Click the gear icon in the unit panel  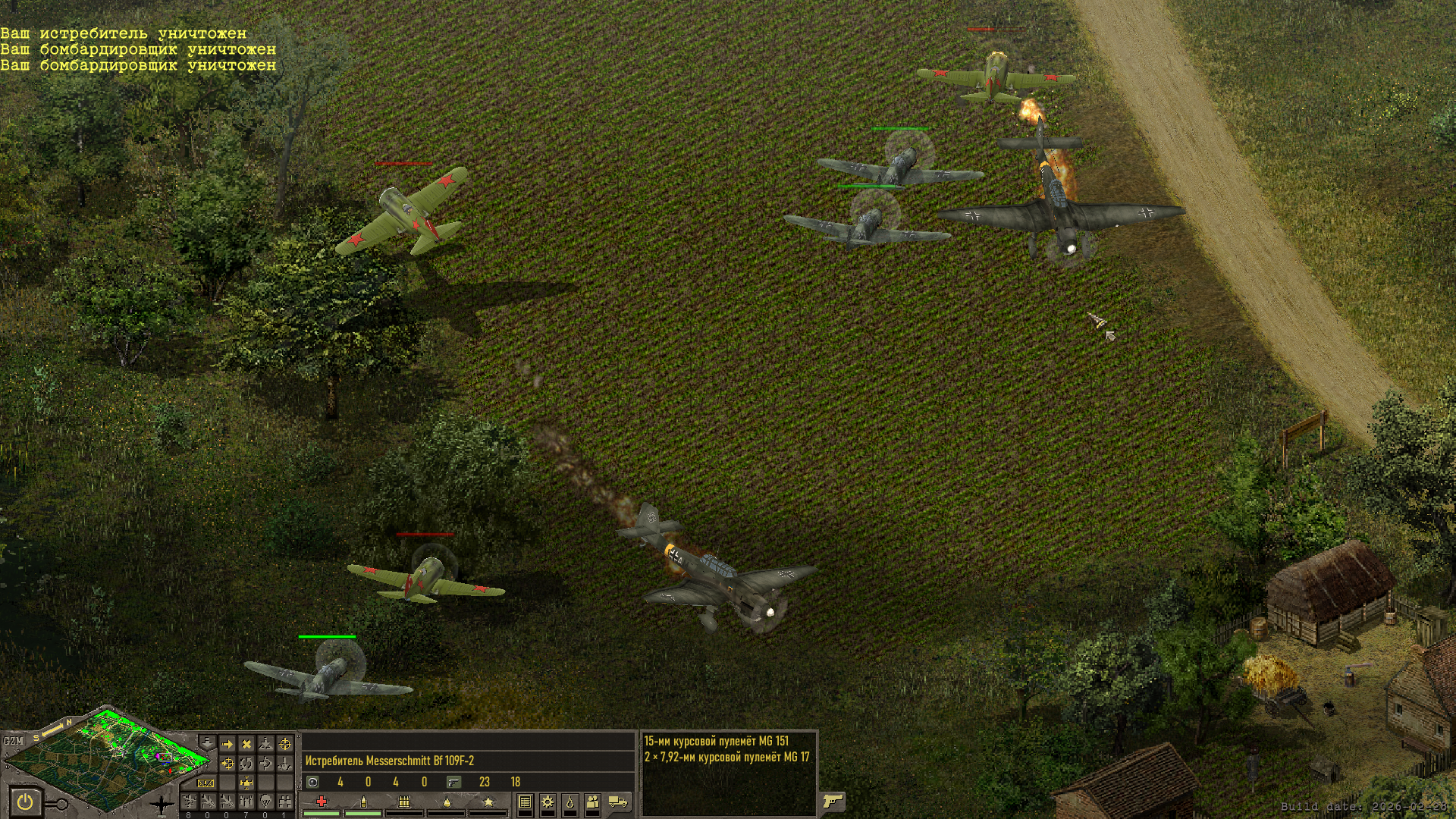547,802
